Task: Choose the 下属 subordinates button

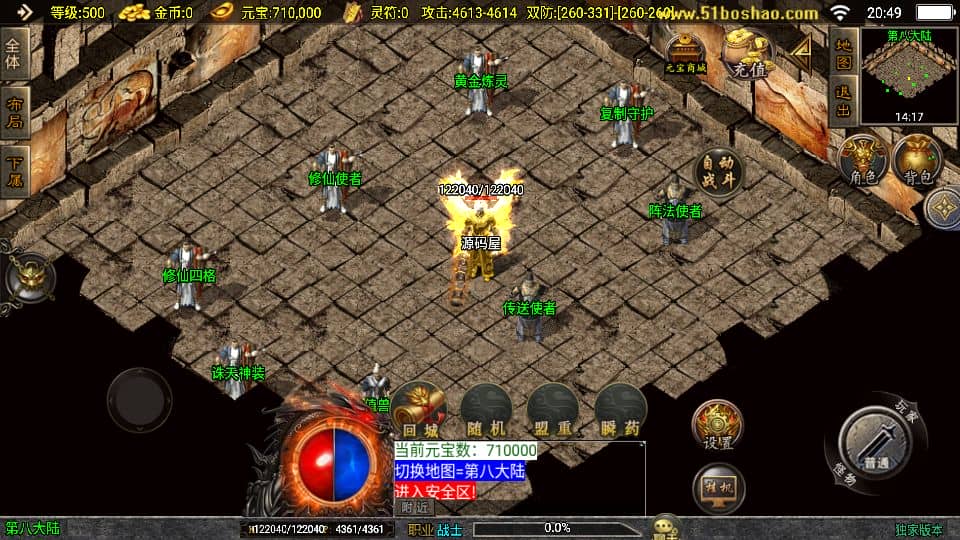Action: pos(14,170)
